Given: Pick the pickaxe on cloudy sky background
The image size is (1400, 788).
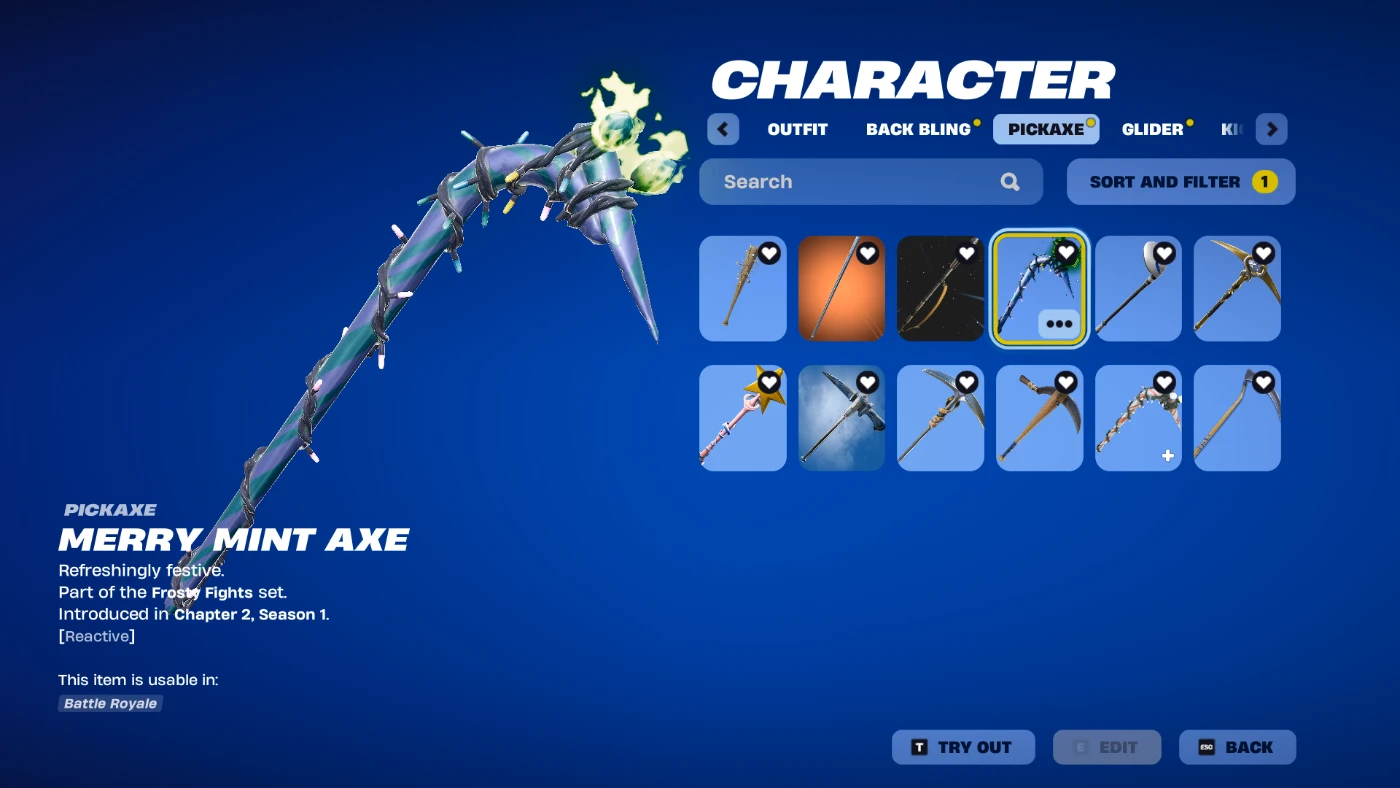Looking at the screenshot, I should coord(841,418).
